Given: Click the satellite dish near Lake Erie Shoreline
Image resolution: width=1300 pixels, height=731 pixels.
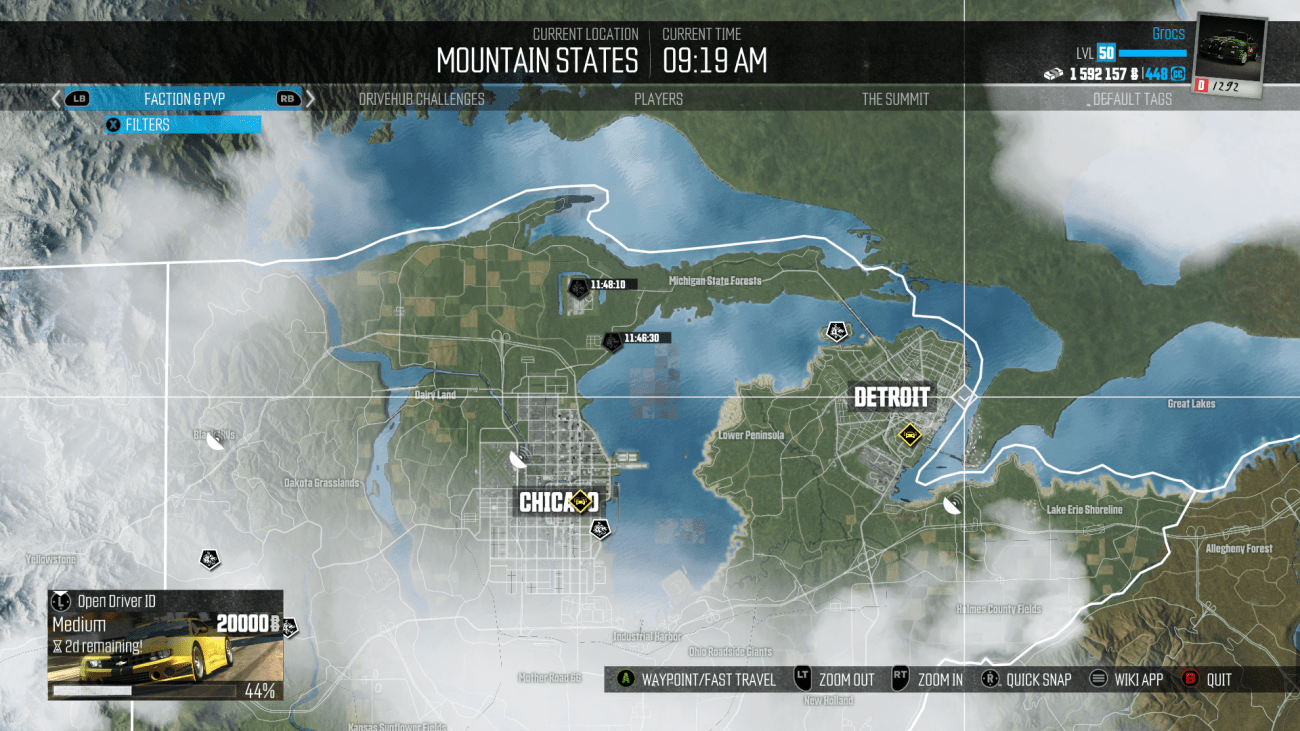Looking at the screenshot, I should (953, 503).
